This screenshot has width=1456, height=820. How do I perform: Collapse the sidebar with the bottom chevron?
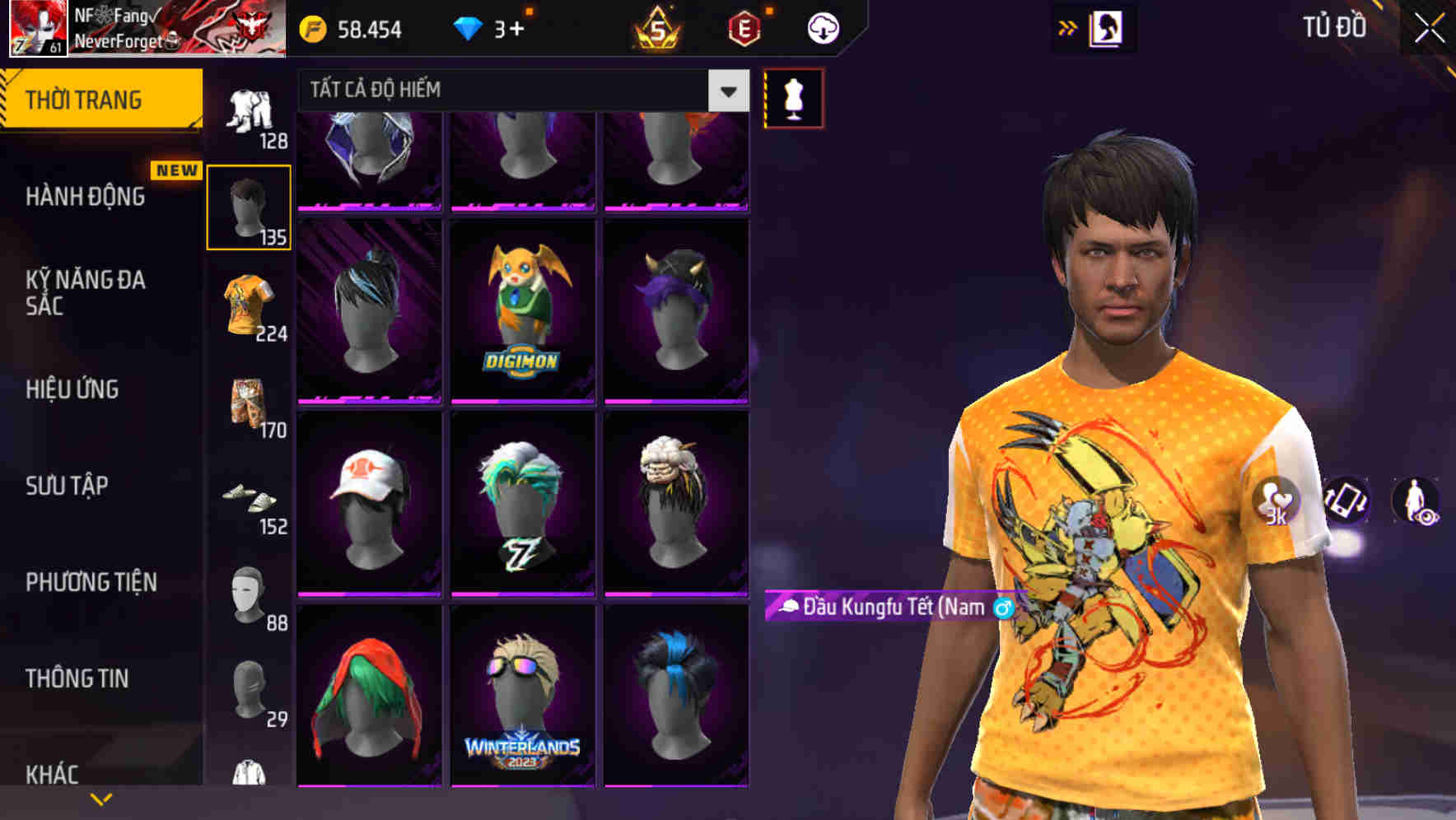[x=100, y=798]
